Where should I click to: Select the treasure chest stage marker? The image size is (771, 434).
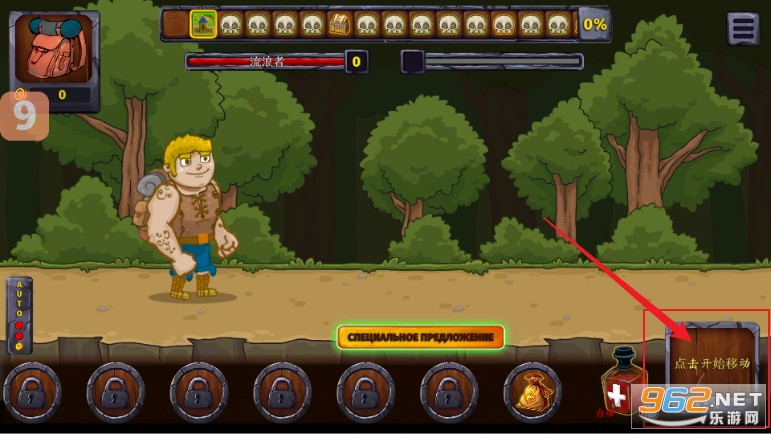[339, 24]
